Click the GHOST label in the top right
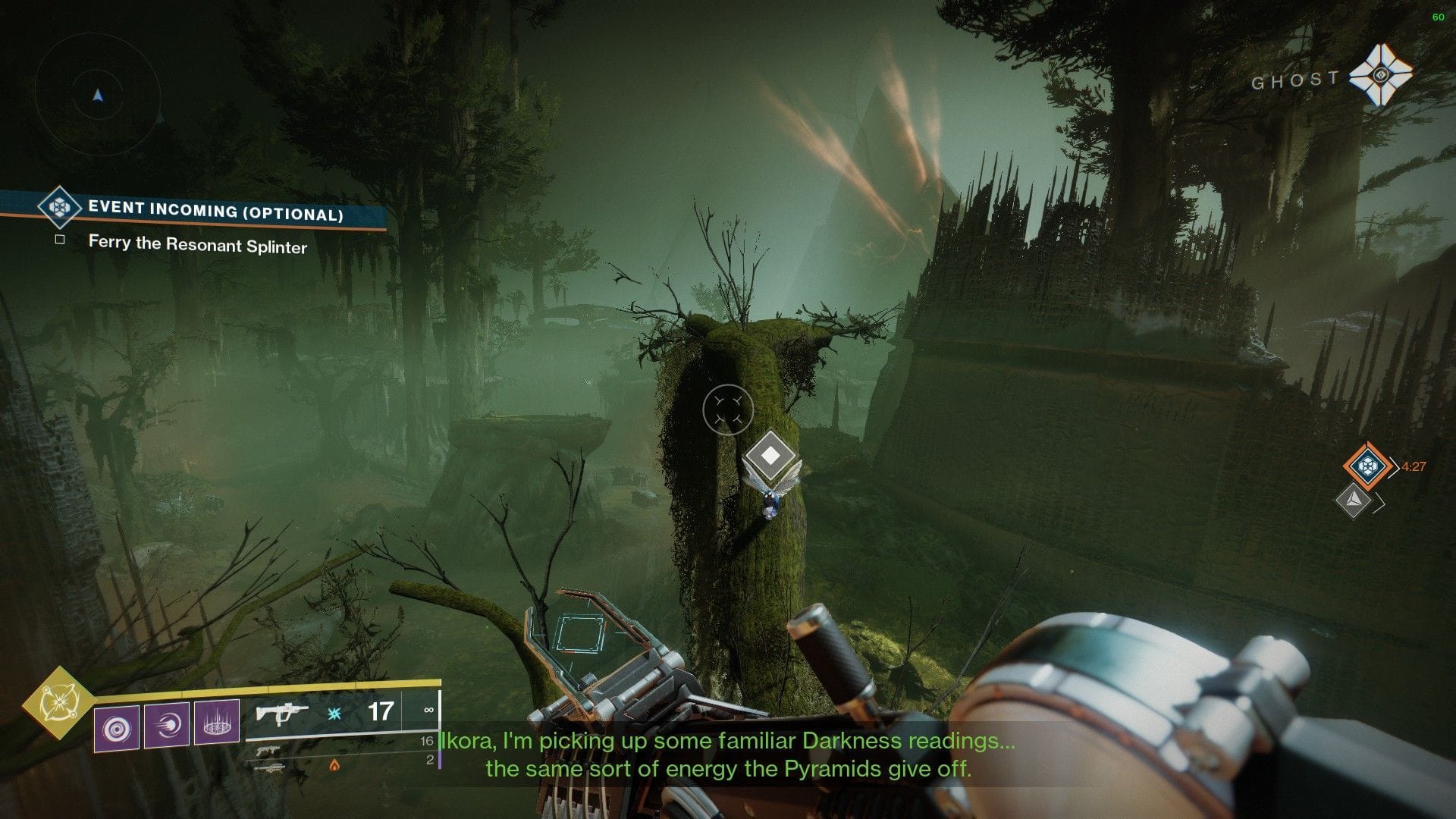The width and height of the screenshot is (1456, 819). point(1294,77)
